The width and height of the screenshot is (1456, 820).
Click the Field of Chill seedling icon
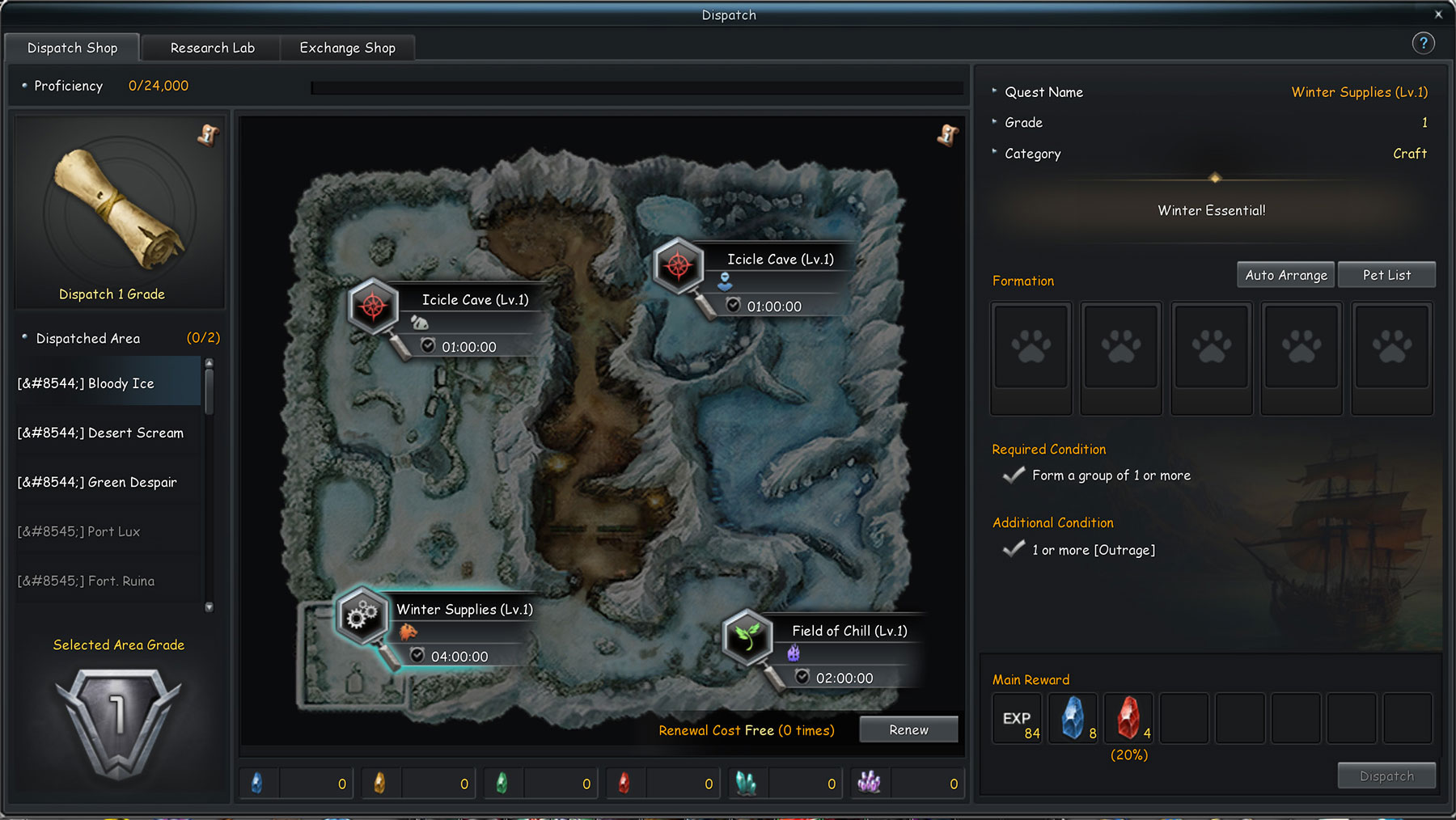coord(746,639)
